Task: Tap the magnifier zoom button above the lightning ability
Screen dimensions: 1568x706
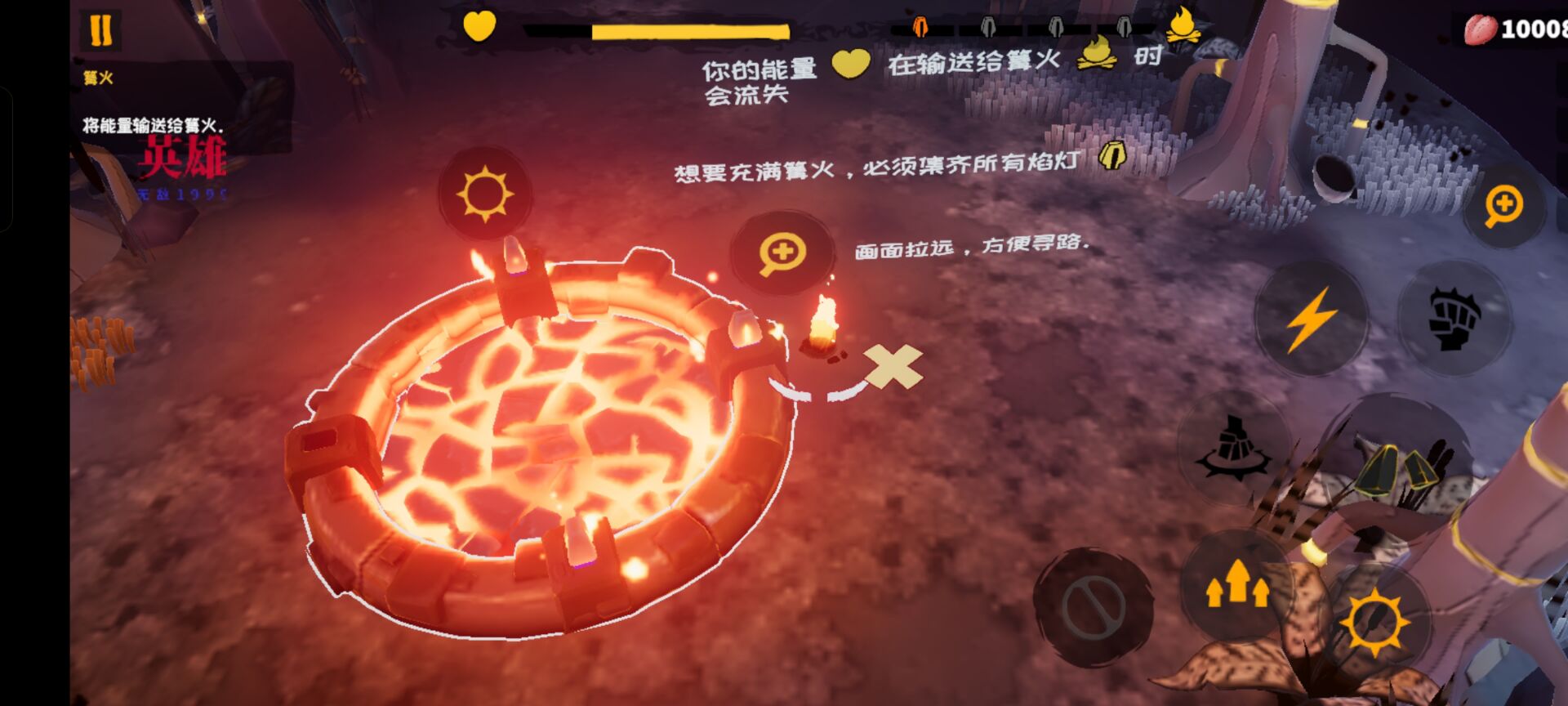Action: [x=1503, y=206]
